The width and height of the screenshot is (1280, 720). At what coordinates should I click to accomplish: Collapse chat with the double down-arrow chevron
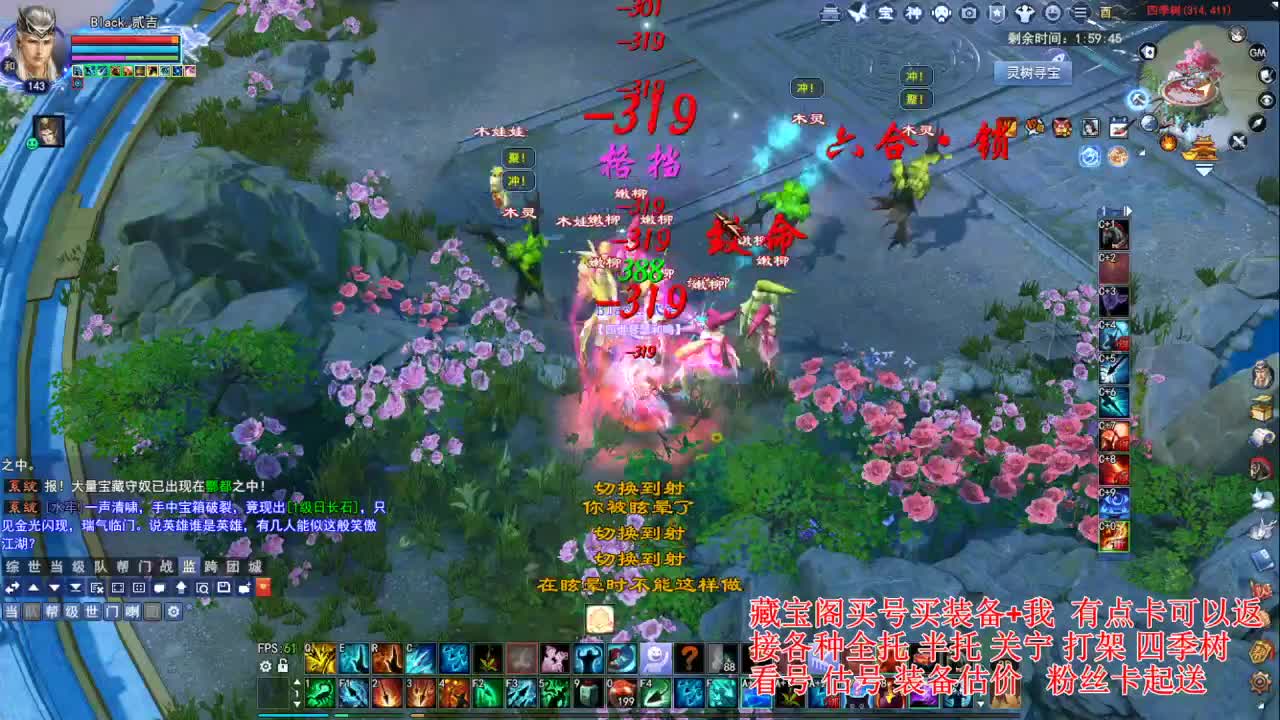tap(75, 588)
